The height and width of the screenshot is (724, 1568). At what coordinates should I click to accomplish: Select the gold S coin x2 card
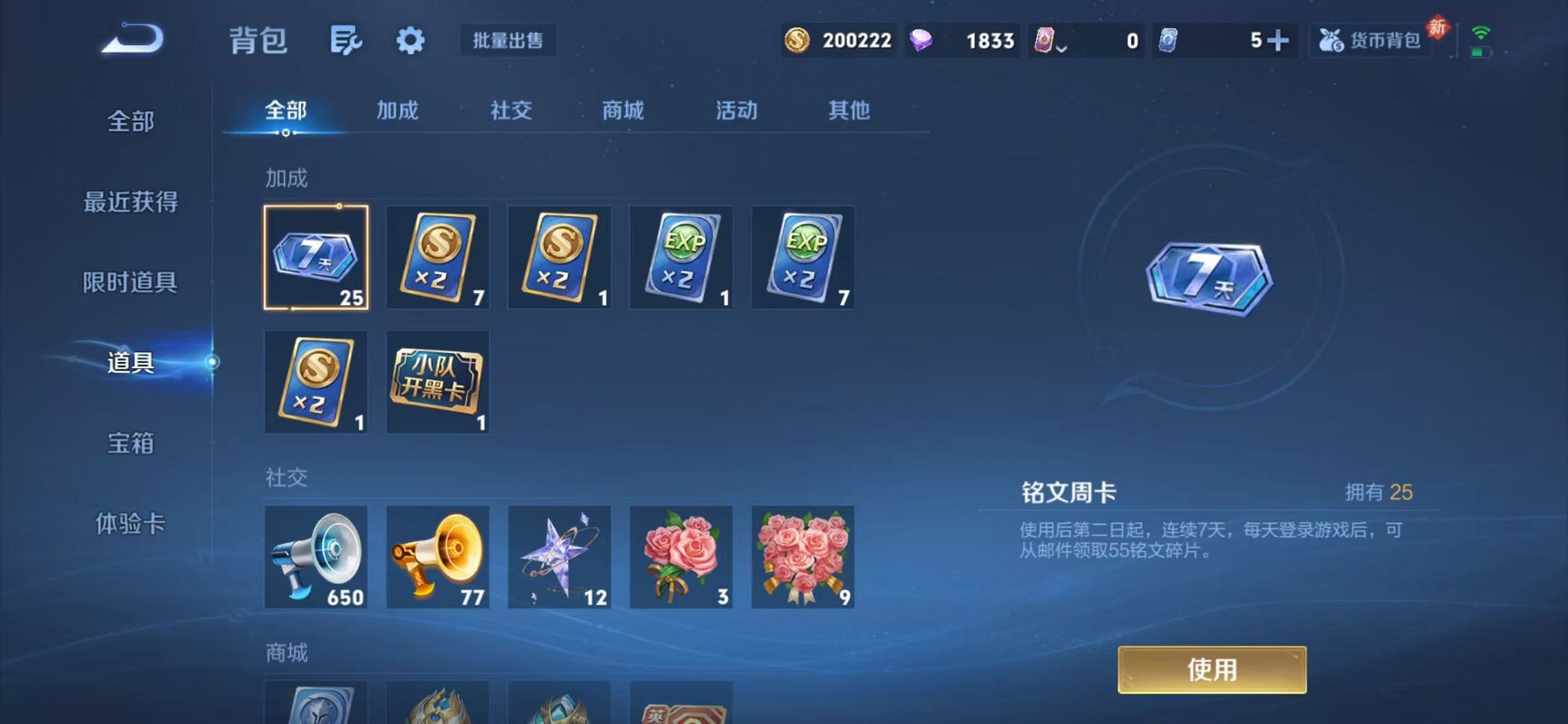[438, 257]
